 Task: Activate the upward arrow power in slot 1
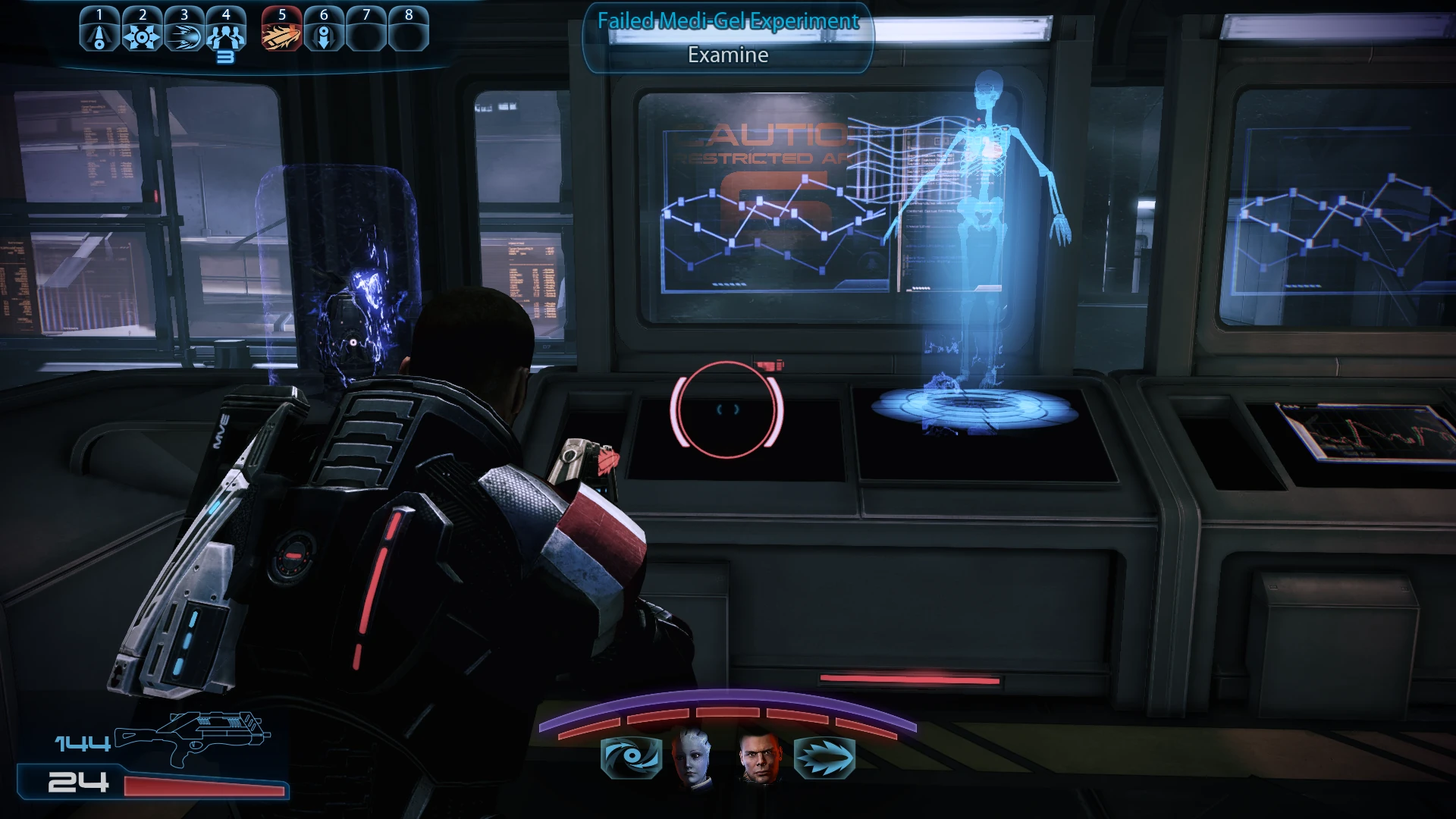[x=99, y=35]
